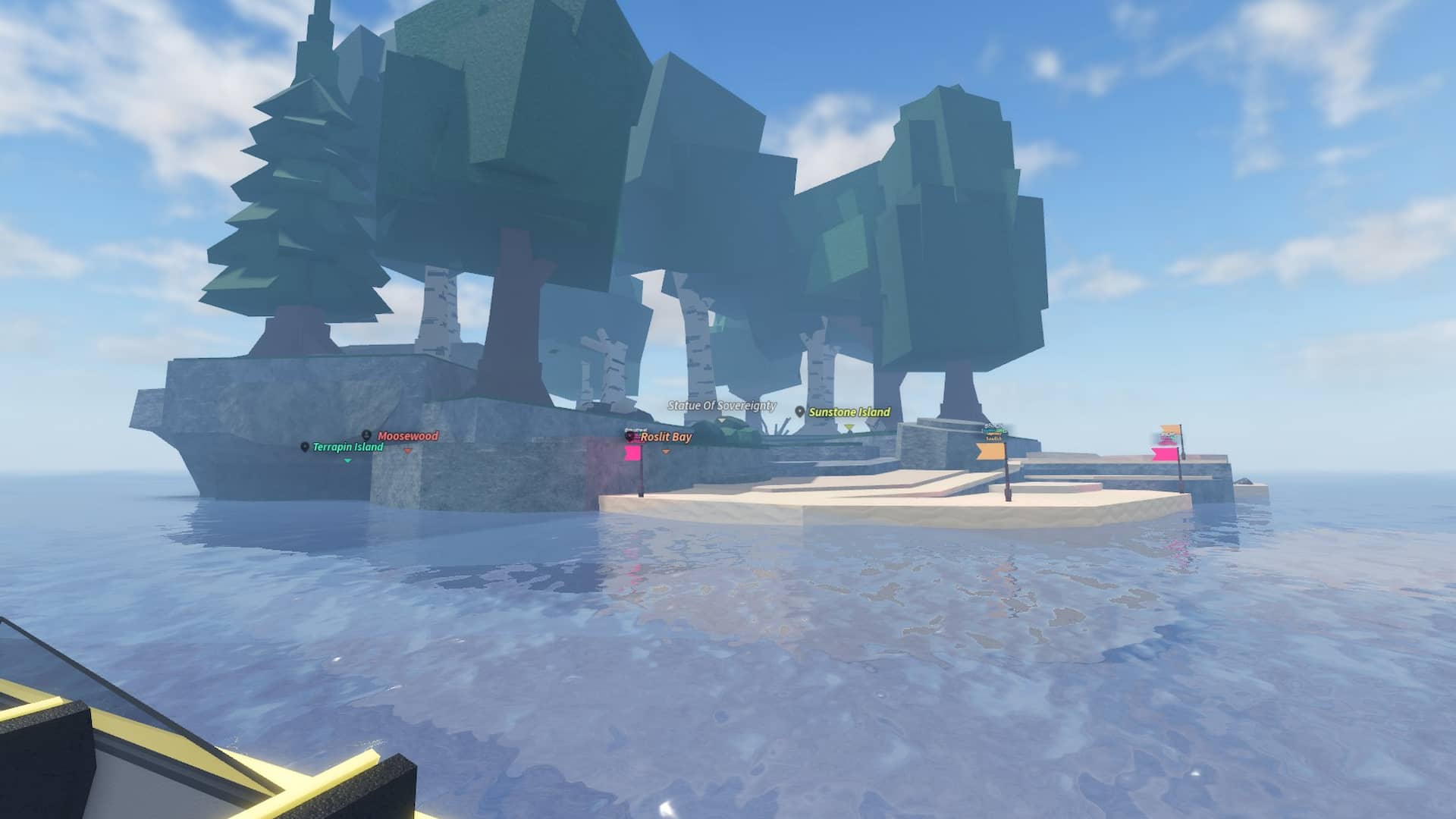Click the orange flag on the rightmost flagpole
The height and width of the screenshot is (819, 1456).
pyautogui.click(x=1169, y=428)
